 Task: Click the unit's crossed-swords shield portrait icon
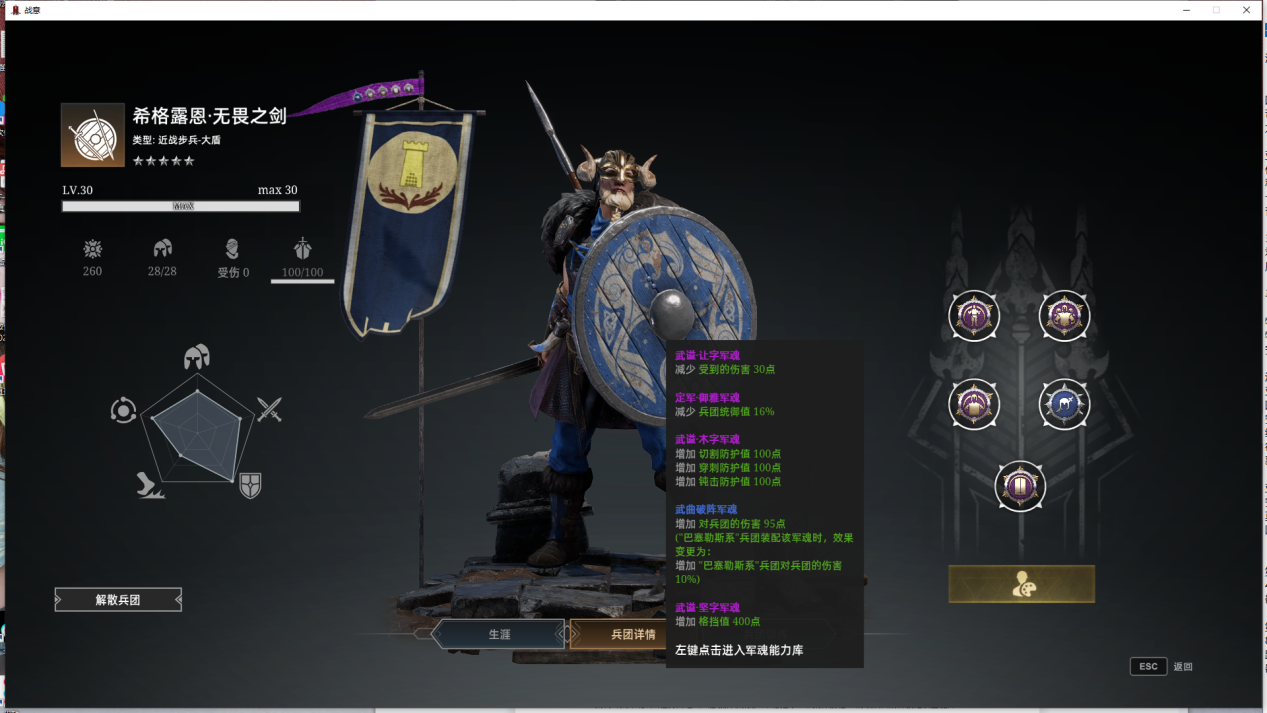[92, 135]
